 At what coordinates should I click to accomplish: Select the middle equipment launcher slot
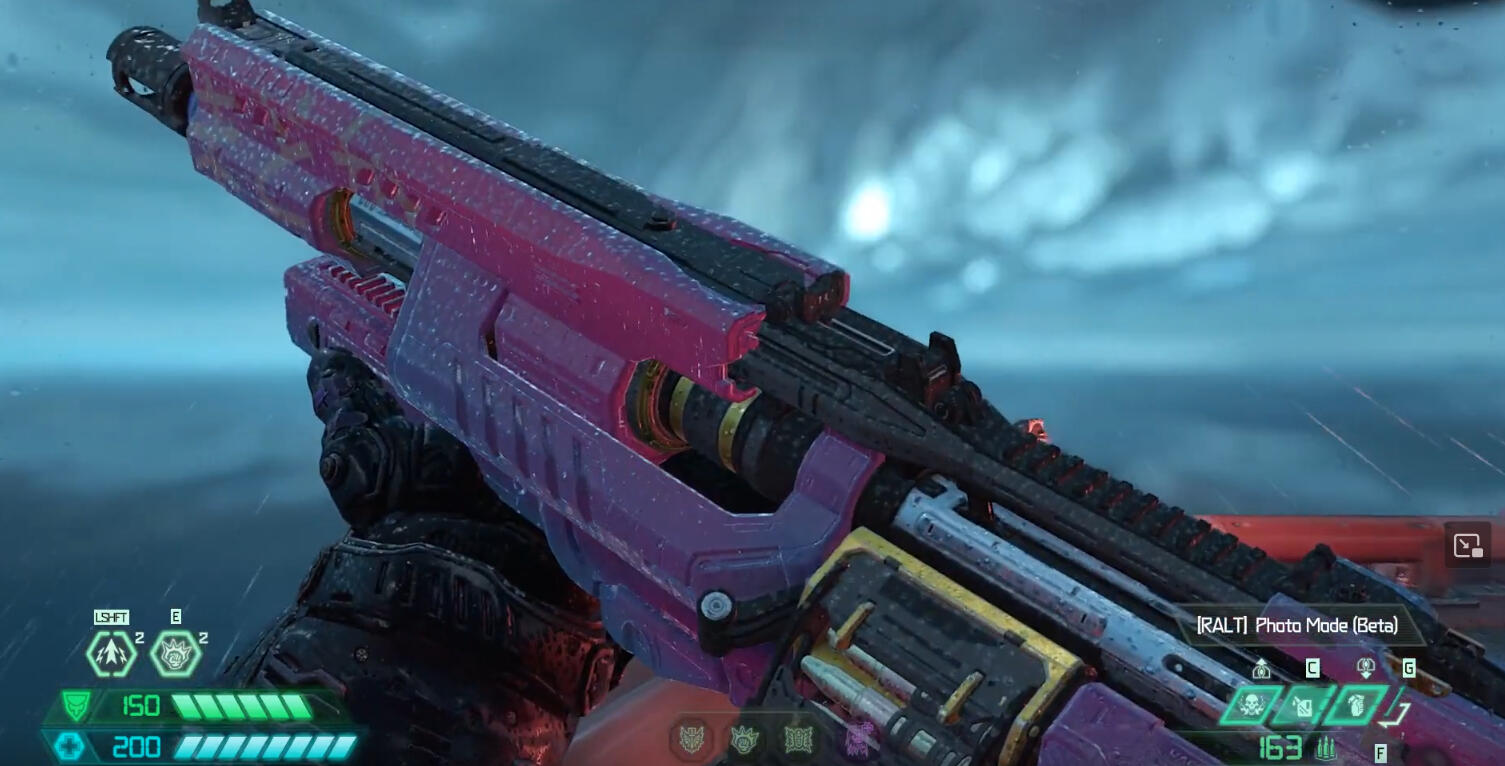pos(1303,706)
